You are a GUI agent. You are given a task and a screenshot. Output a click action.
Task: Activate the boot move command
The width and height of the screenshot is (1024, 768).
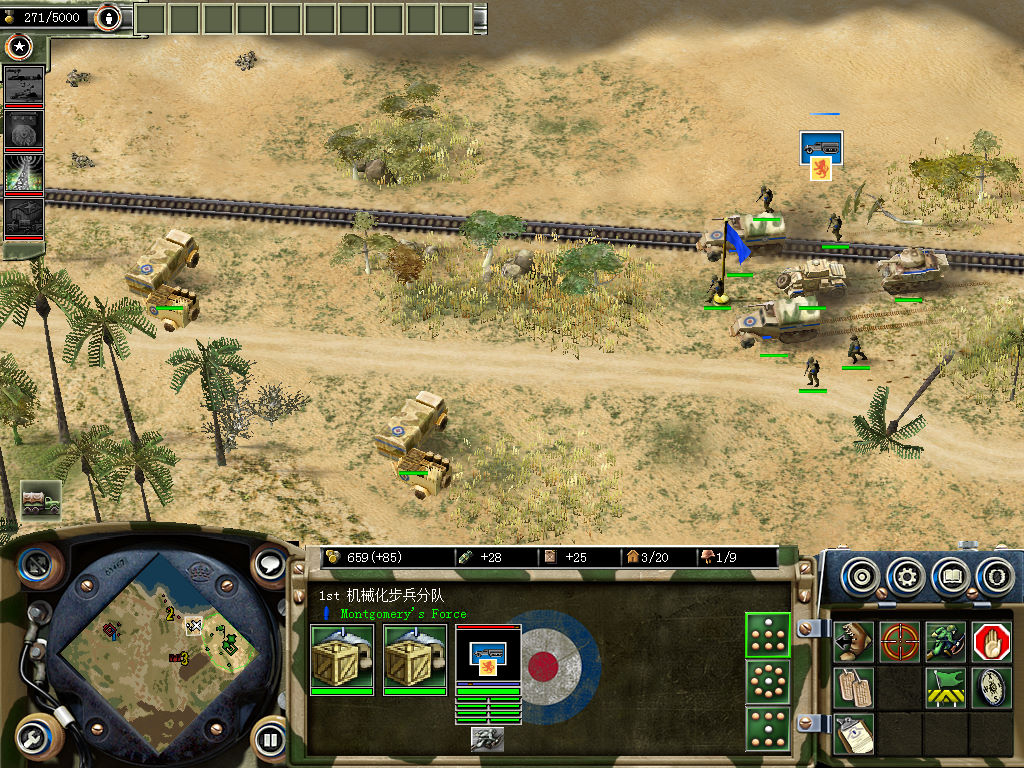[854, 641]
